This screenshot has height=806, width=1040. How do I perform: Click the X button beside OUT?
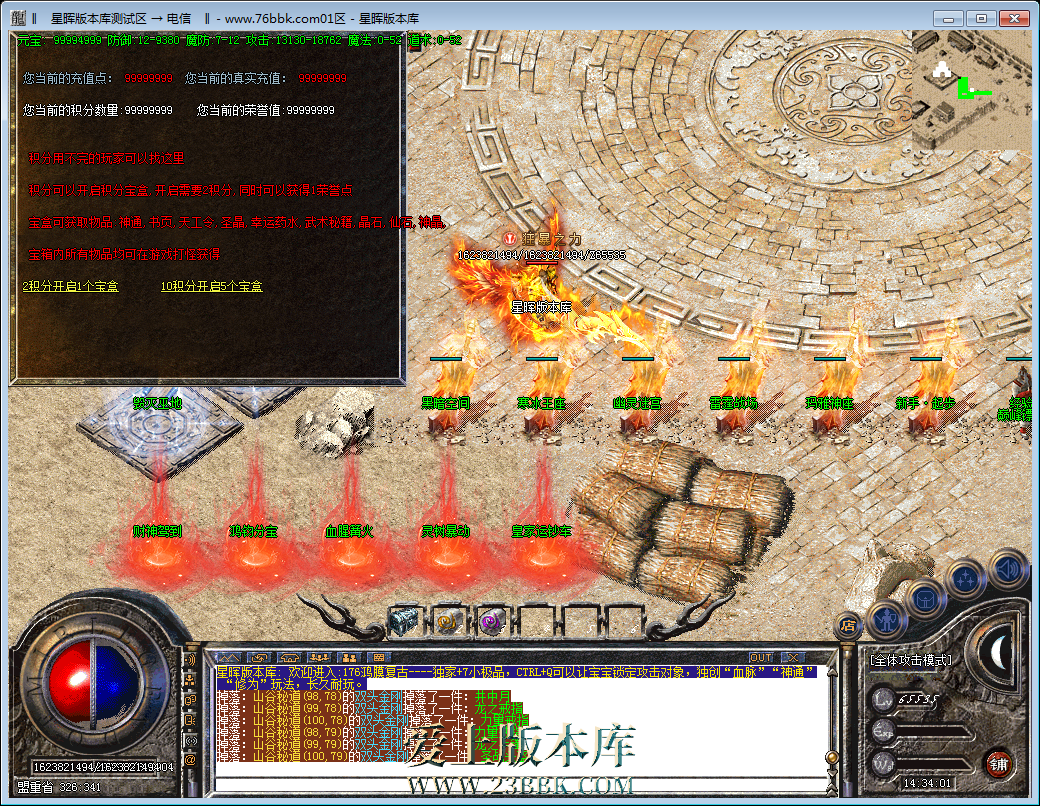coord(791,657)
